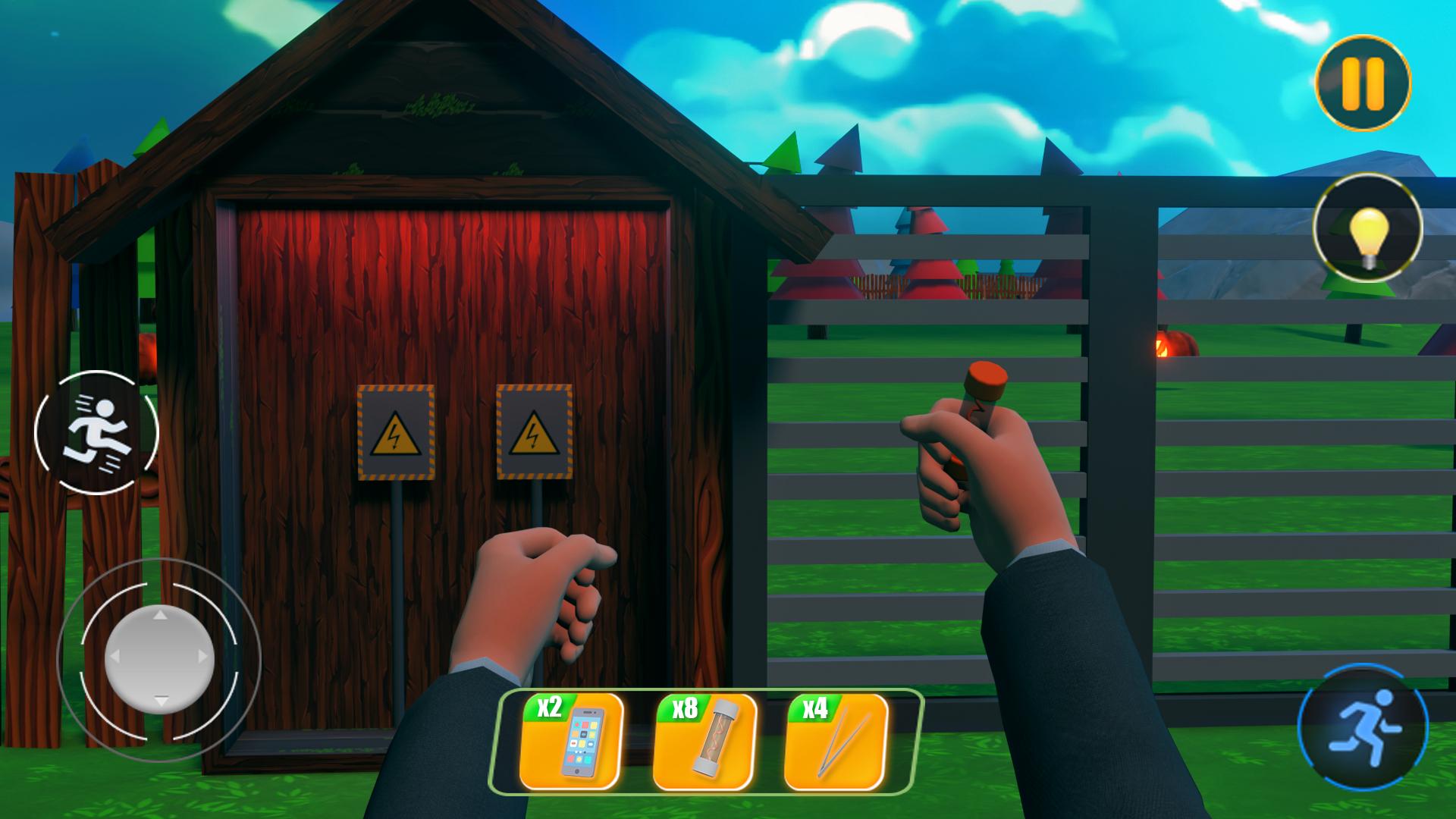Tap the virtual movement joystick
The height and width of the screenshot is (819, 1456).
pyautogui.click(x=159, y=657)
